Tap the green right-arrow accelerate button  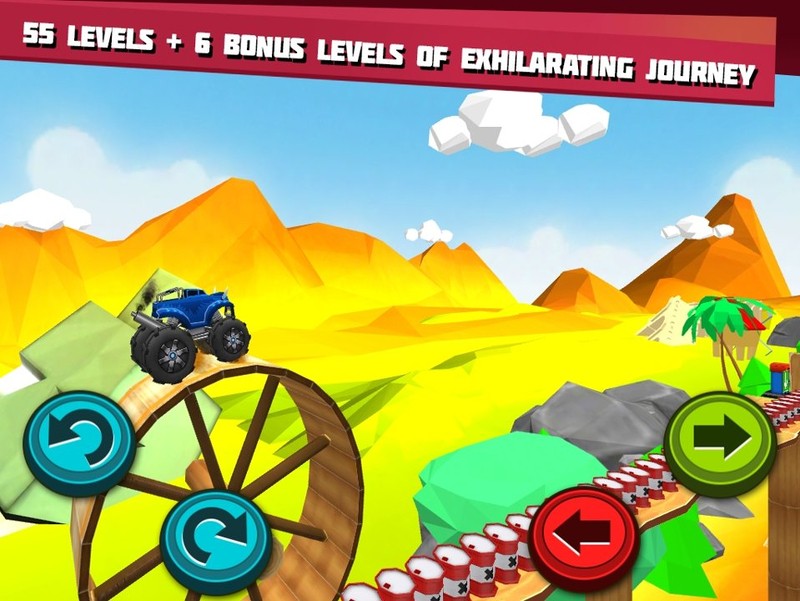(721, 440)
